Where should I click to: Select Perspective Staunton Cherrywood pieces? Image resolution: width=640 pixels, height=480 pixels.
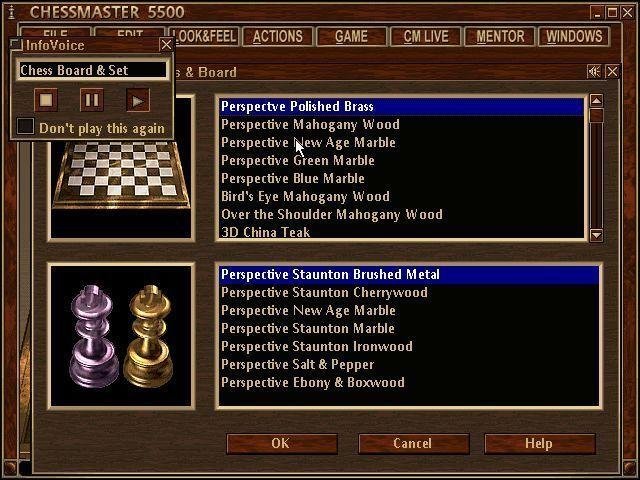point(324,292)
